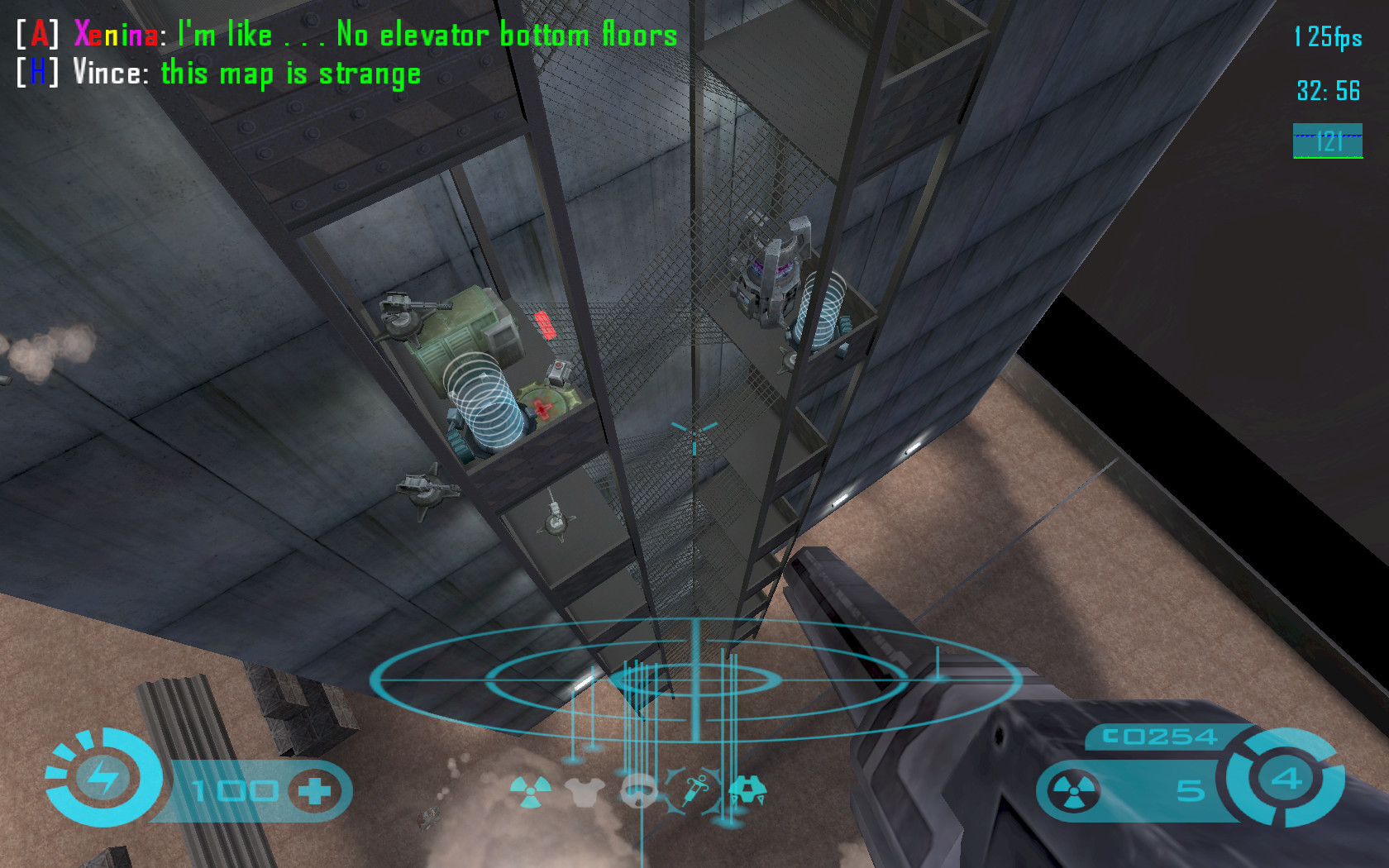This screenshot has width=1389, height=868.
Task: Click the health cross icon
Action: 314,791
